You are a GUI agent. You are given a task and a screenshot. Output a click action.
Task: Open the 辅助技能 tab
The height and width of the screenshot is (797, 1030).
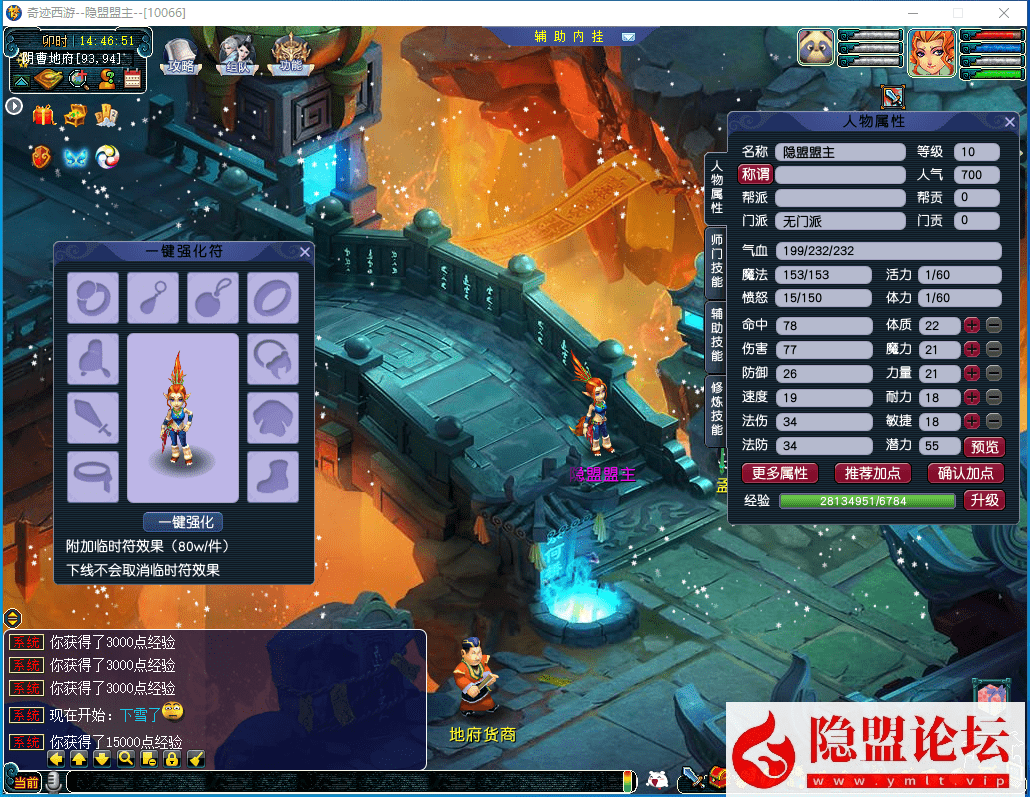[x=716, y=334]
